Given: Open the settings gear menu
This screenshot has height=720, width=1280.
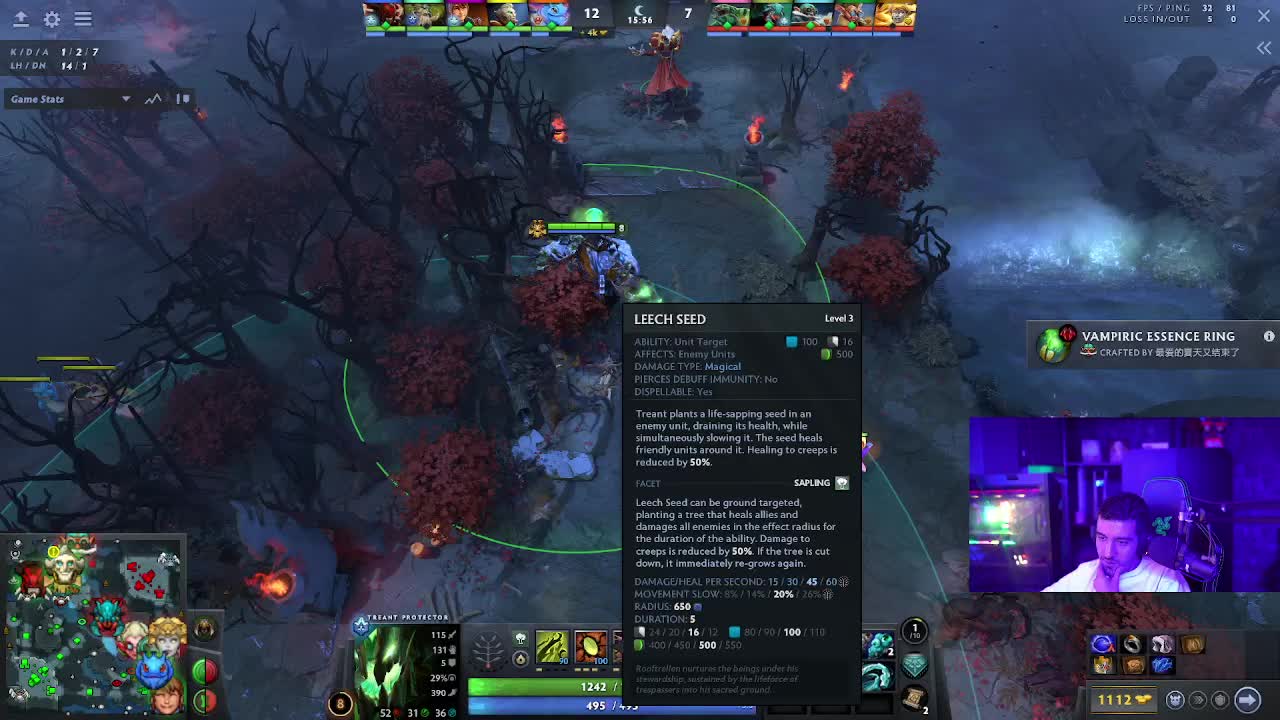Looking at the screenshot, I should (x=52, y=19).
